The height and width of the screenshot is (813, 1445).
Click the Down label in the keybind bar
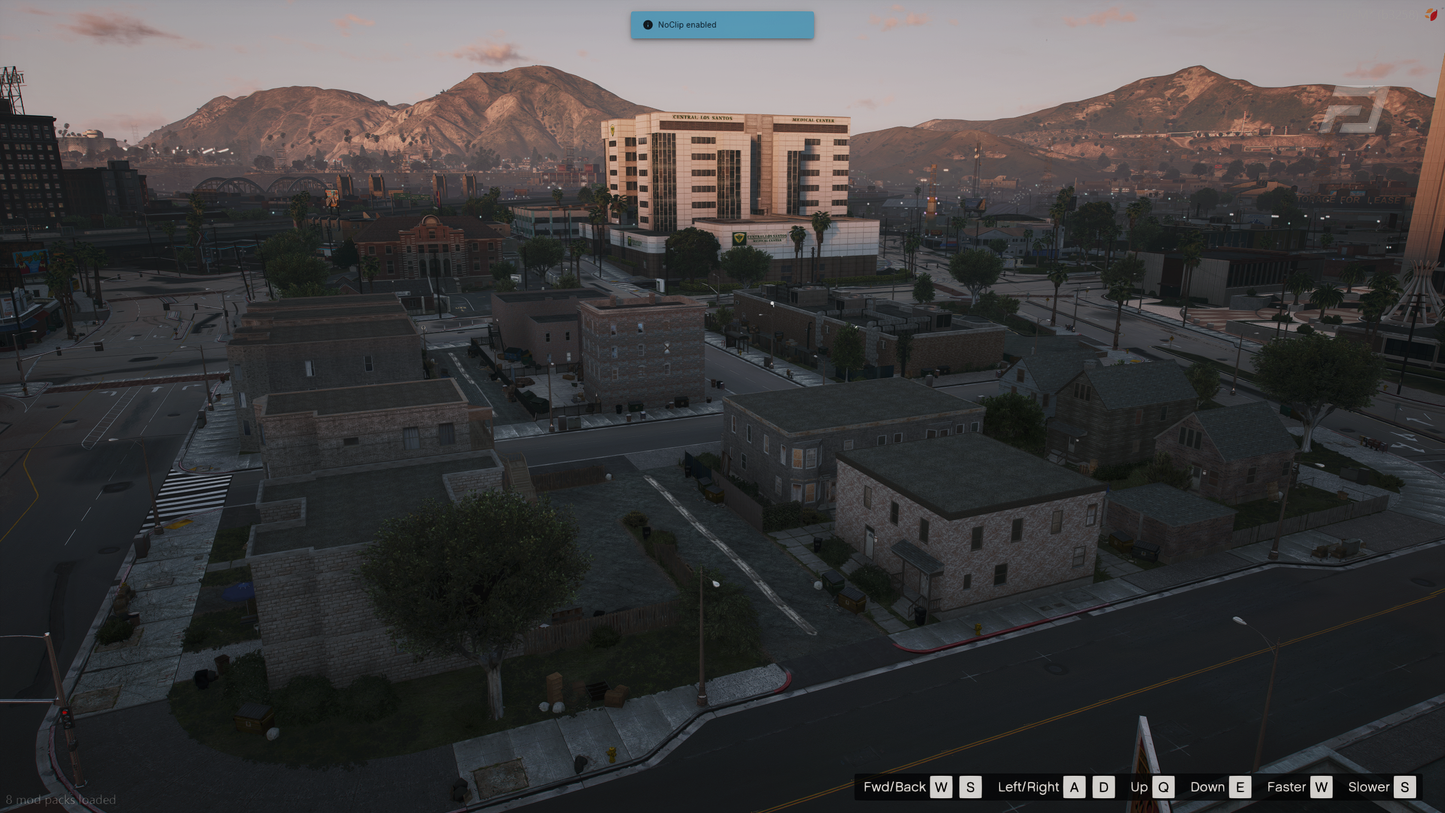1206,787
